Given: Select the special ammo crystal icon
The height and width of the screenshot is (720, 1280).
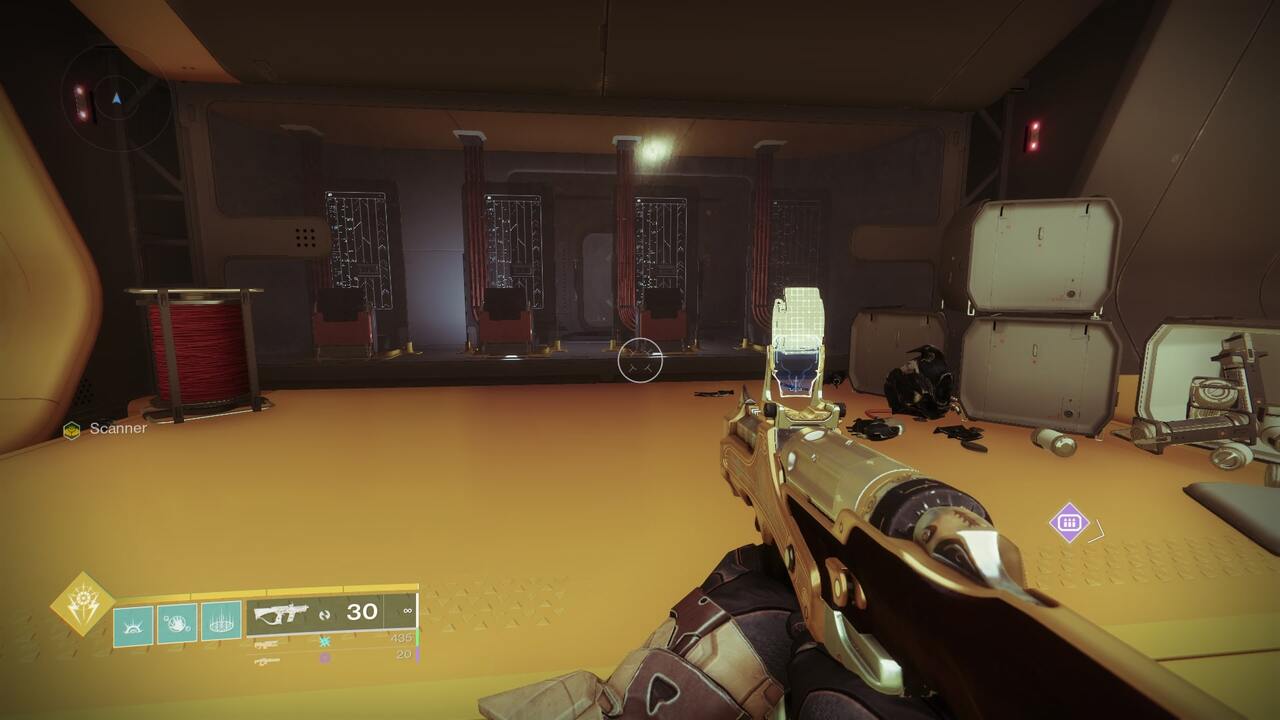Looking at the screenshot, I should tap(323, 640).
